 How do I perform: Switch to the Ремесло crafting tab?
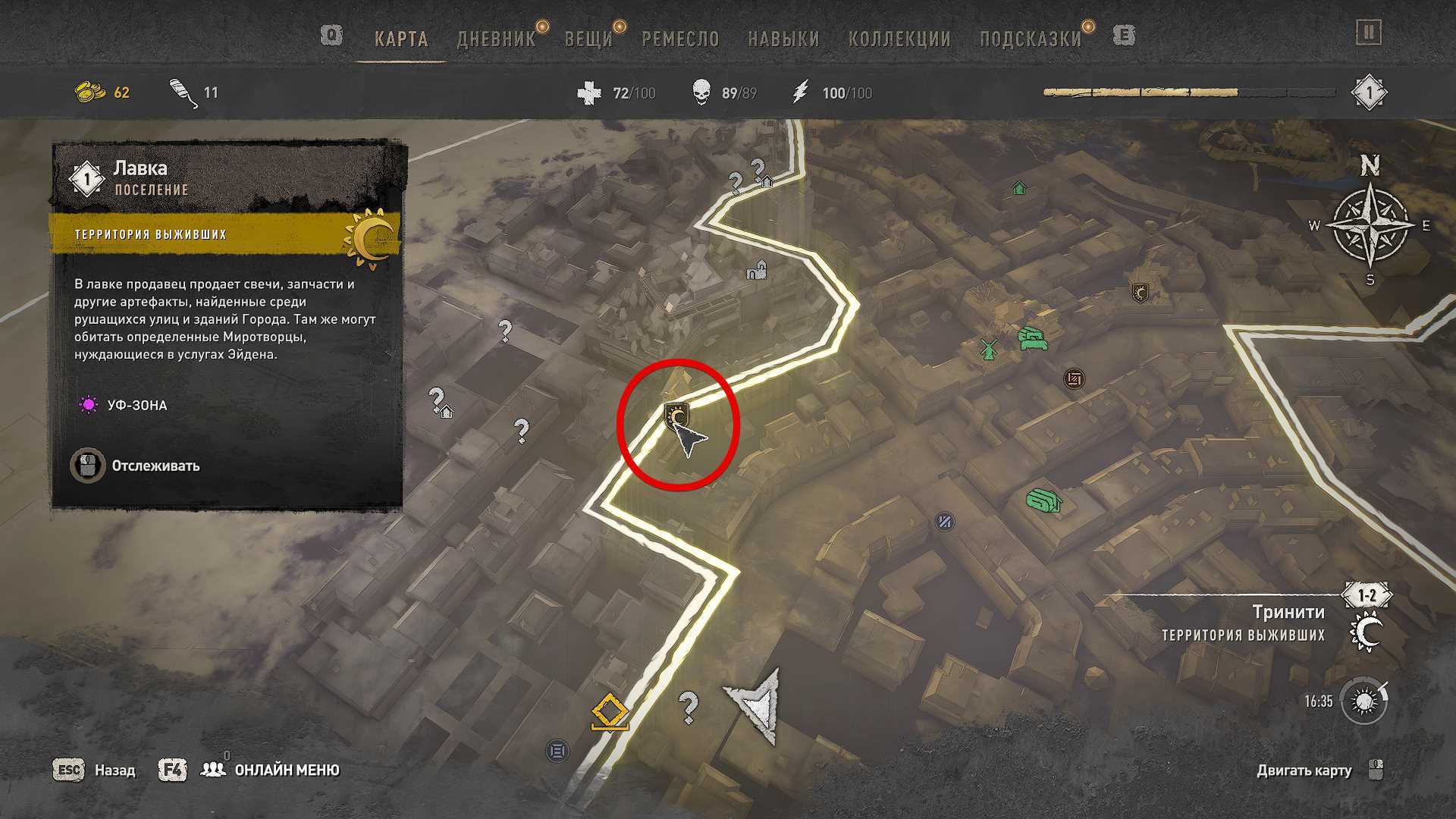click(x=680, y=39)
